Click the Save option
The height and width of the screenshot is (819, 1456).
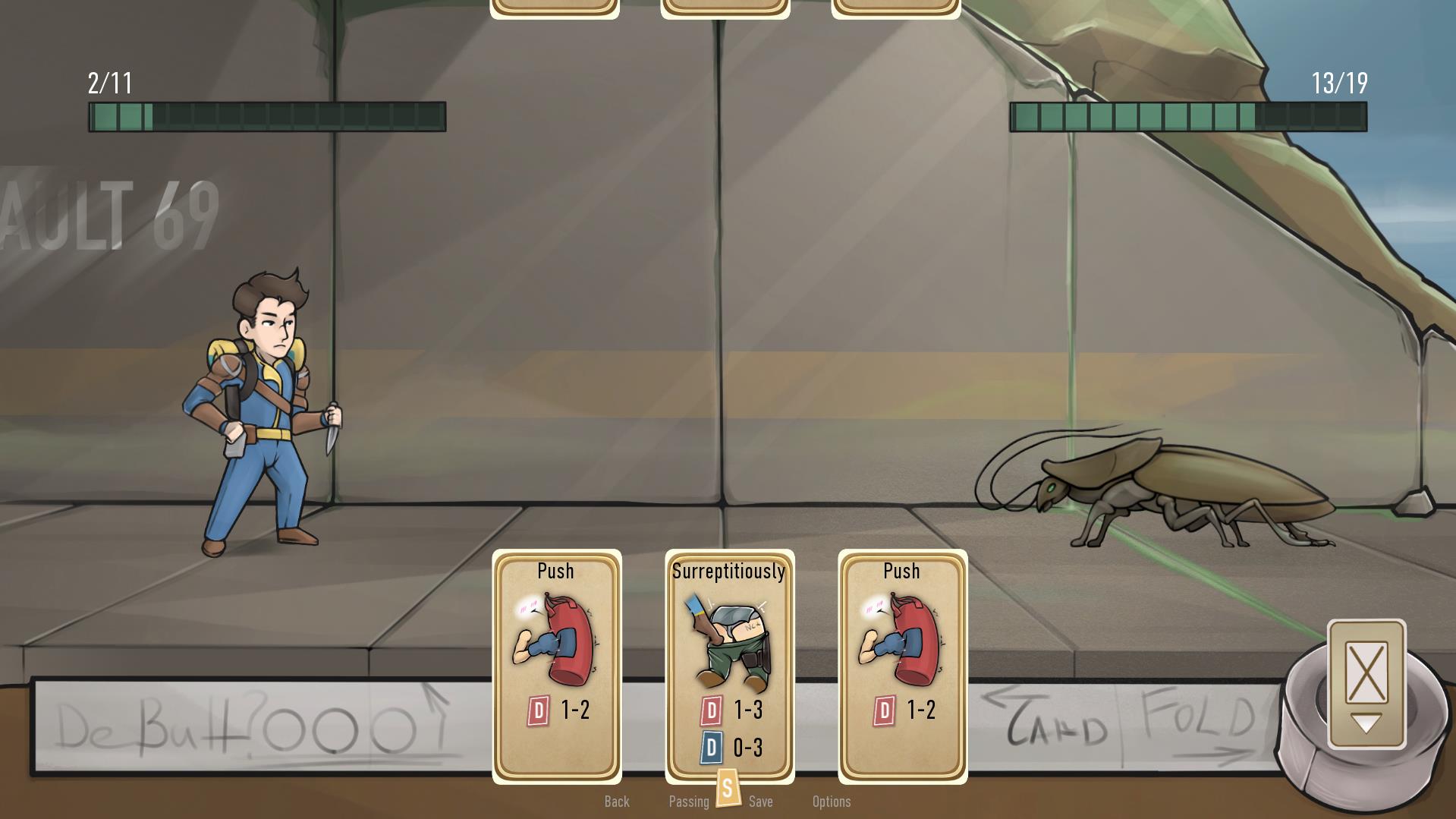tap(762, 801)
